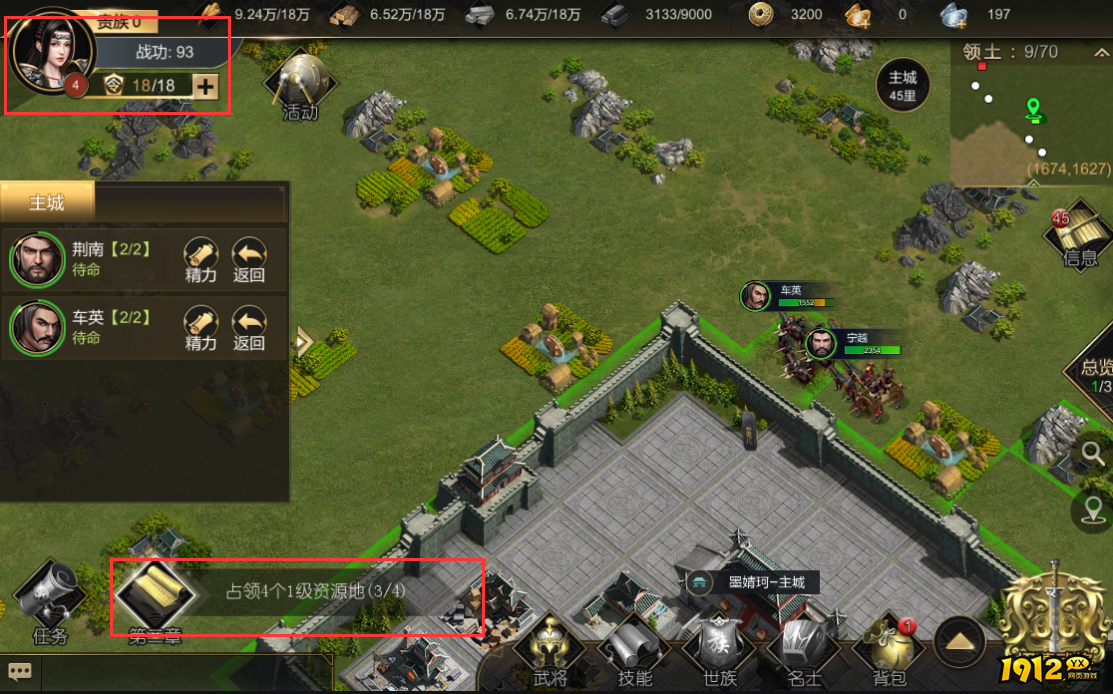Click 返回 for general 车英
The width and height of the screenshot is (1113, 694).
pyautogui.click(x=249, y=327)
